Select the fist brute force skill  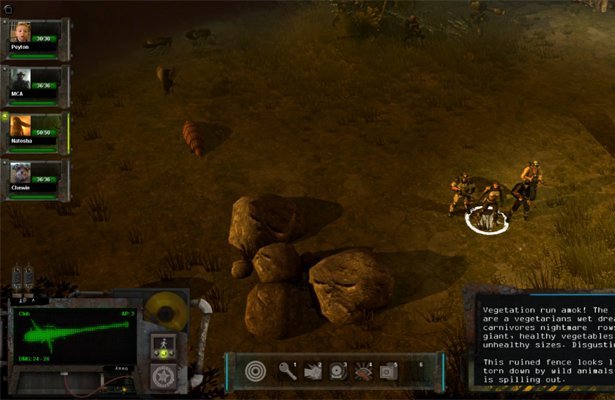coord(312,371)
